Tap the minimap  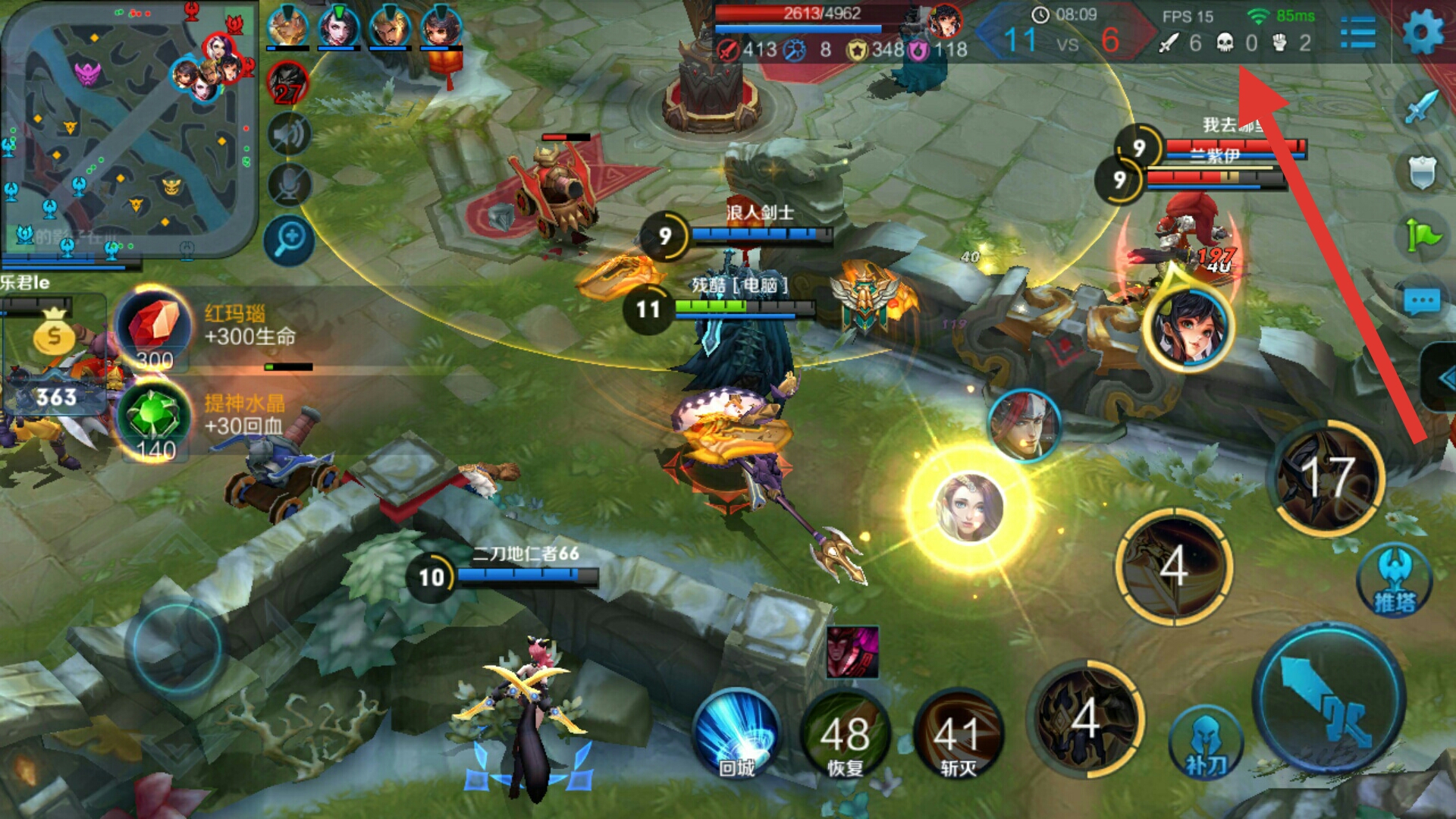pyautogui.click(x=129, y=129)
